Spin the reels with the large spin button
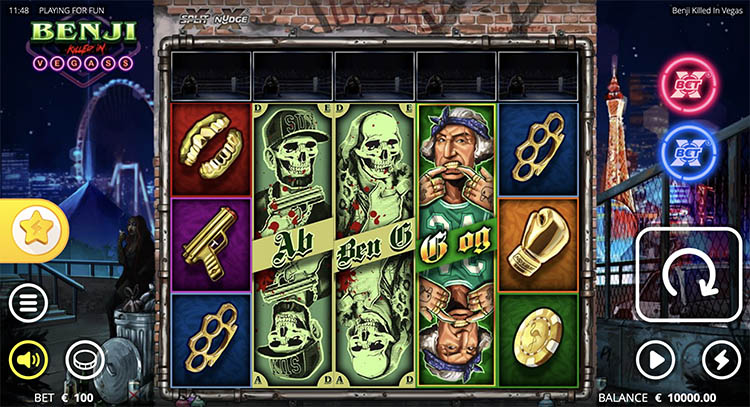Screen dimensions: 750x407 (691, 276)
